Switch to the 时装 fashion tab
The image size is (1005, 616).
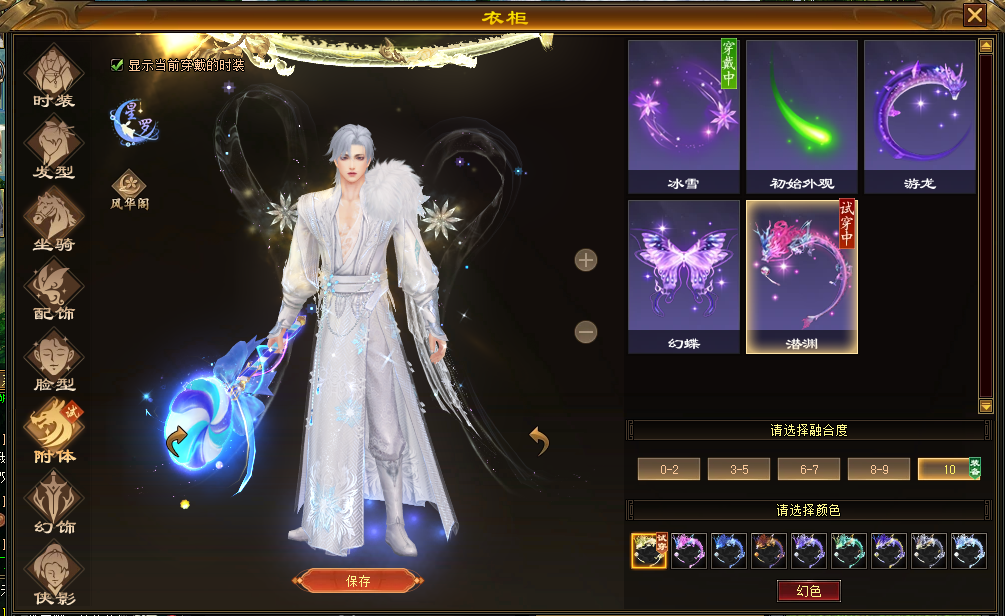click(x=54, y=76)
